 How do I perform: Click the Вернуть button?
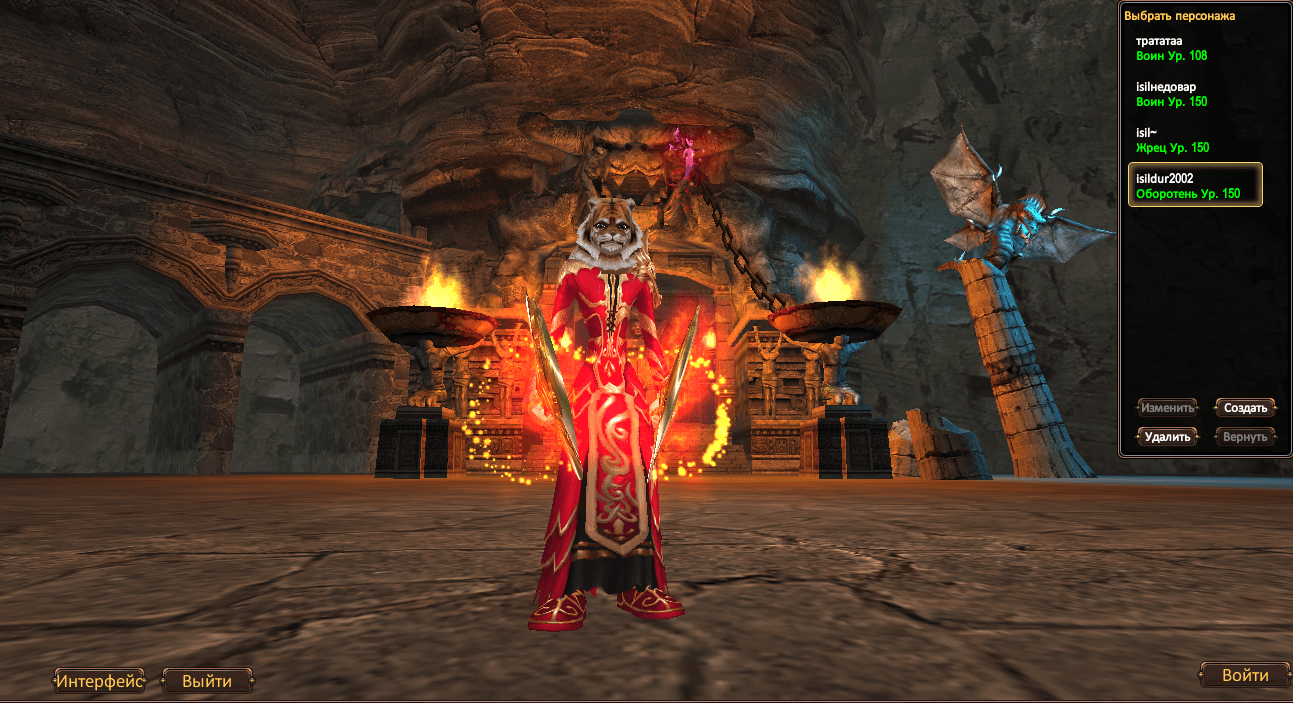coord(1245,437)
